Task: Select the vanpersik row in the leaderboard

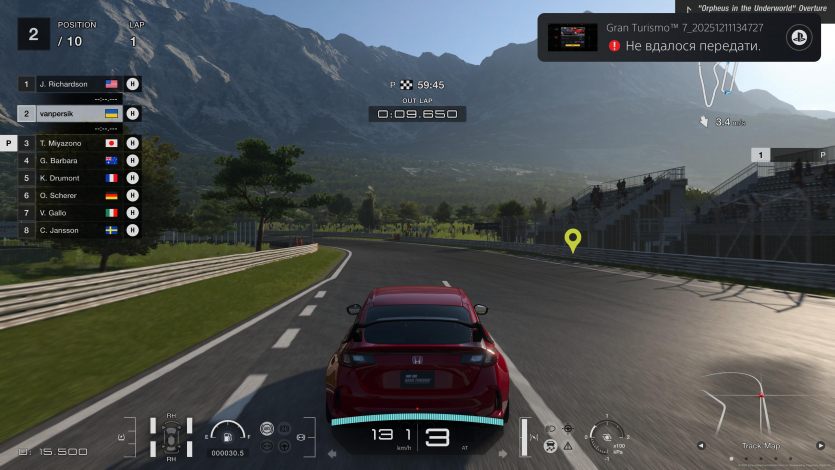Action: coord(67,114)
